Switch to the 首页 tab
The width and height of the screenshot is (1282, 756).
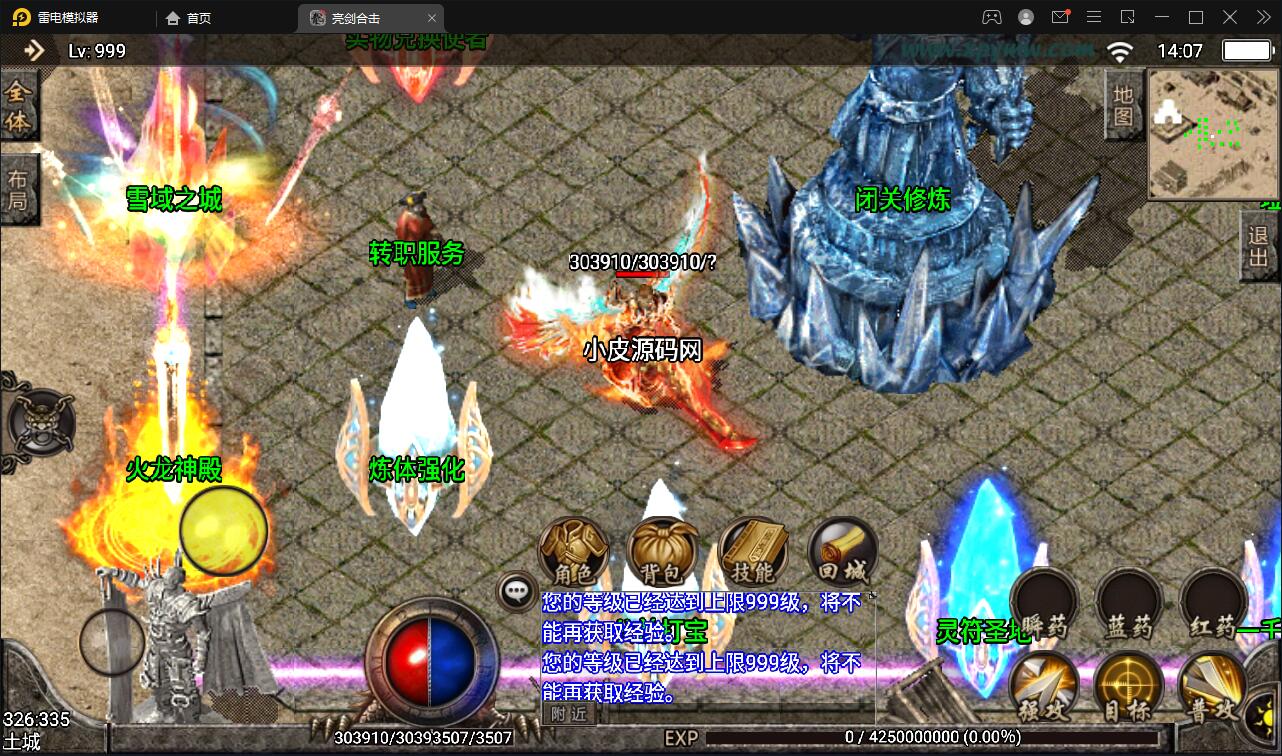[x=186, y=16]
